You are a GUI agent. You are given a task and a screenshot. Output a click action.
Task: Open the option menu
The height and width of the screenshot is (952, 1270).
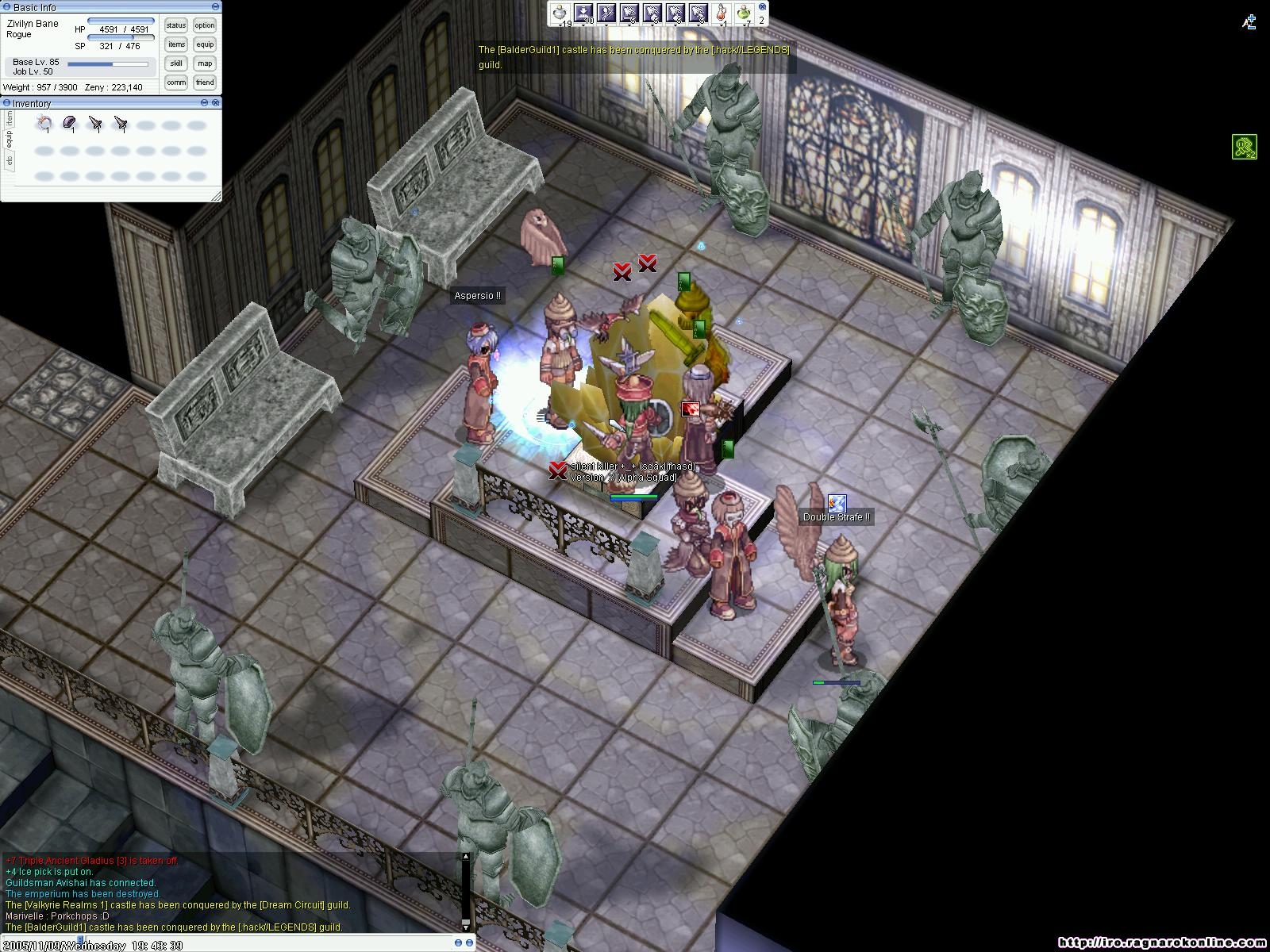[205, 25]
